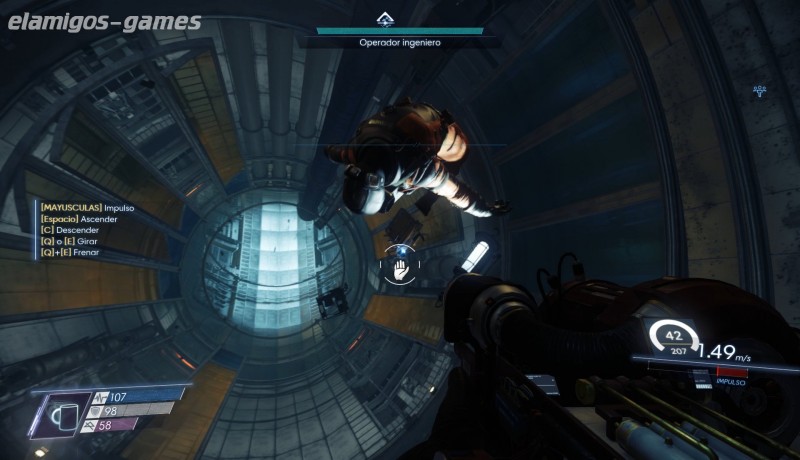Image resolution: width=800 pixels, height=460 pixels.
Task: Click the operator icon above the target bar
Action: 385,18
